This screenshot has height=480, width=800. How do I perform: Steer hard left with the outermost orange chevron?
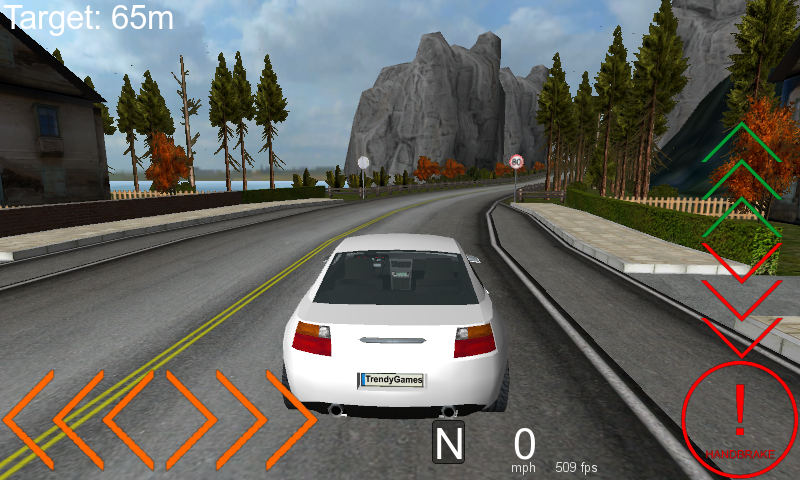click(x=30, y=419)
